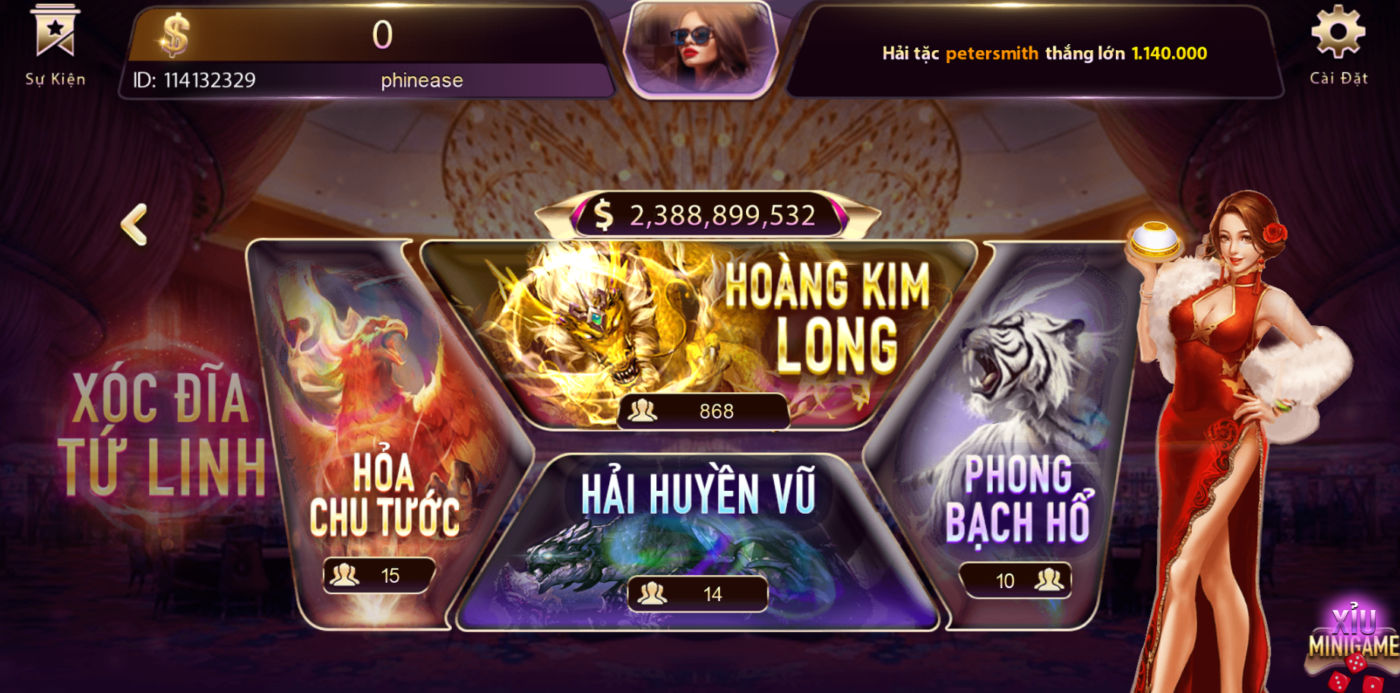The width and height of the screenshot is (1400, 693).
Task: Tap the gold dollar coin balance icon
Action: pos(174,36)
